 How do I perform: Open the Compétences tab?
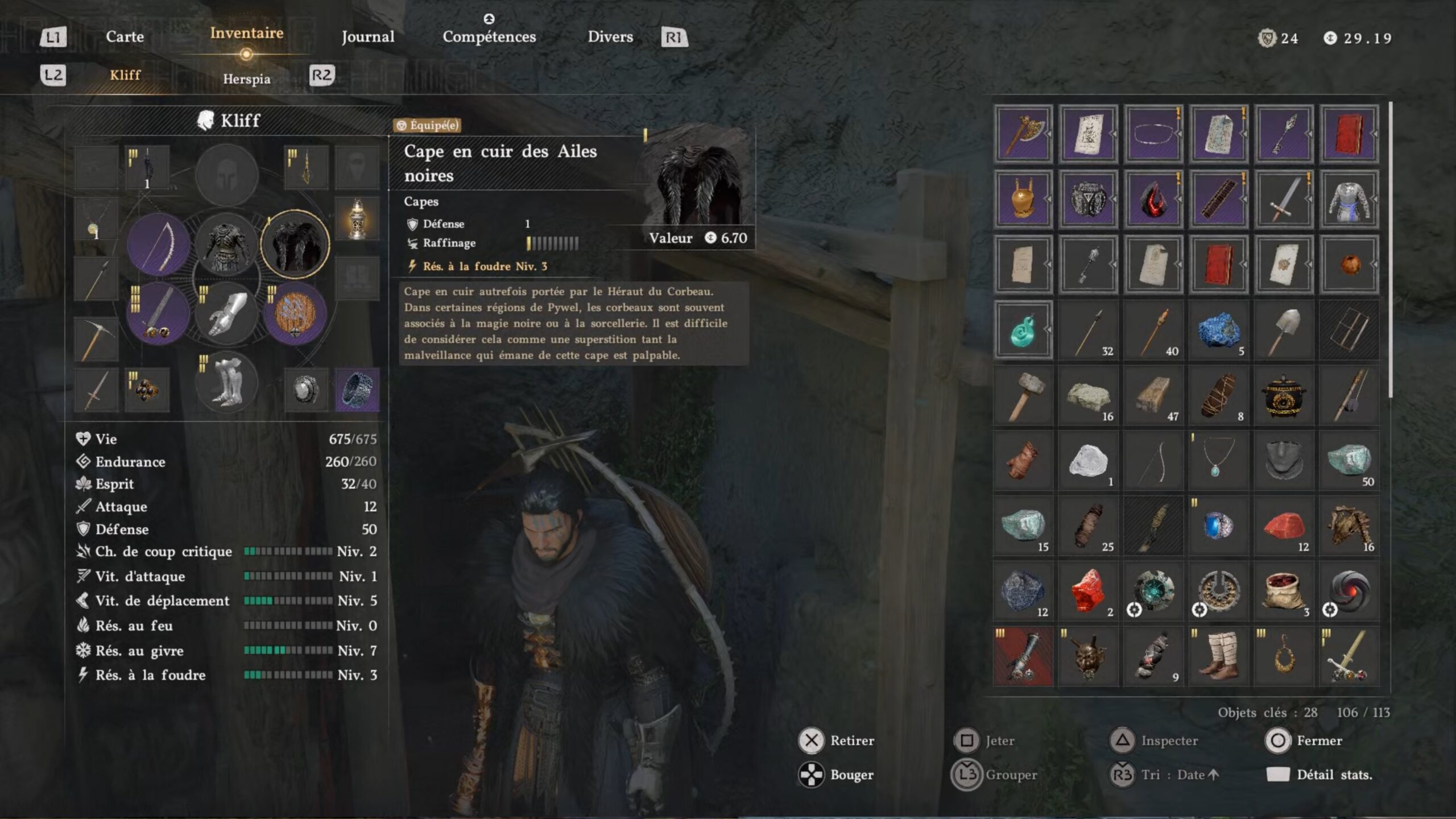click(489, 37)
